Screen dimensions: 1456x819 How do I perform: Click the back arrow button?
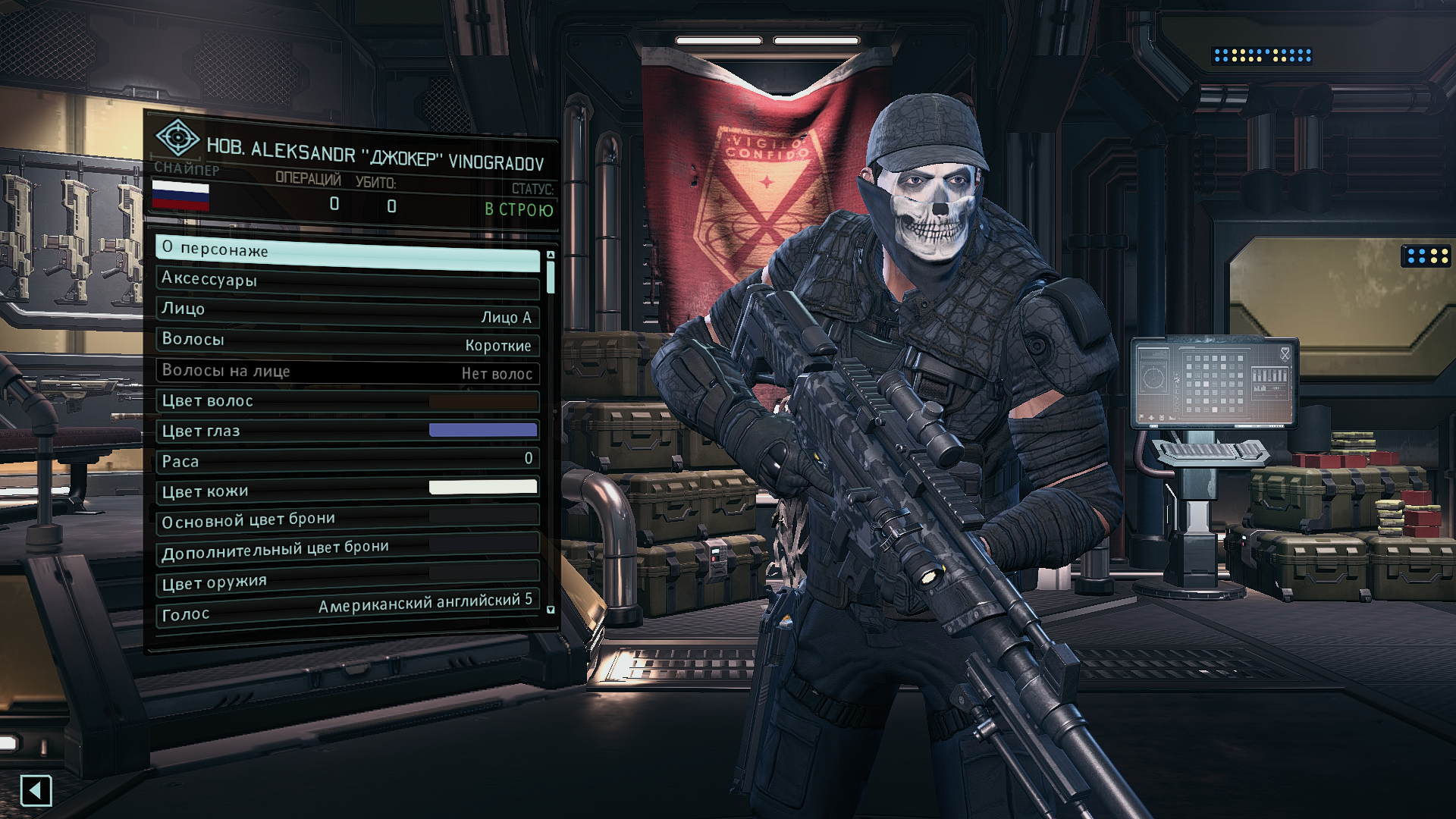(x=36, y=791)
